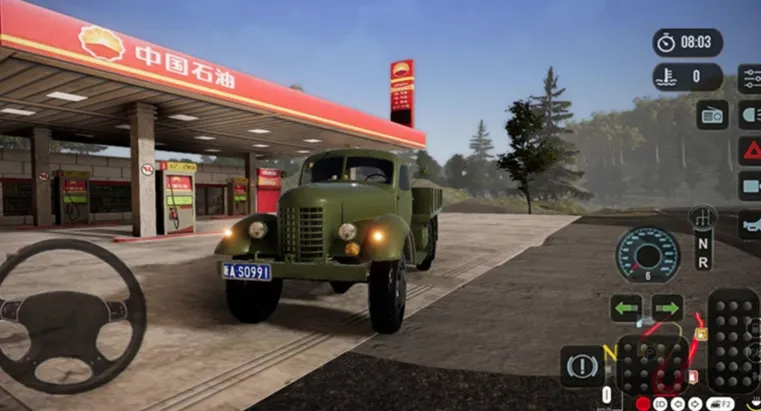
Task: Engage the handbrake warning button
Action: [x=582, y=366]
